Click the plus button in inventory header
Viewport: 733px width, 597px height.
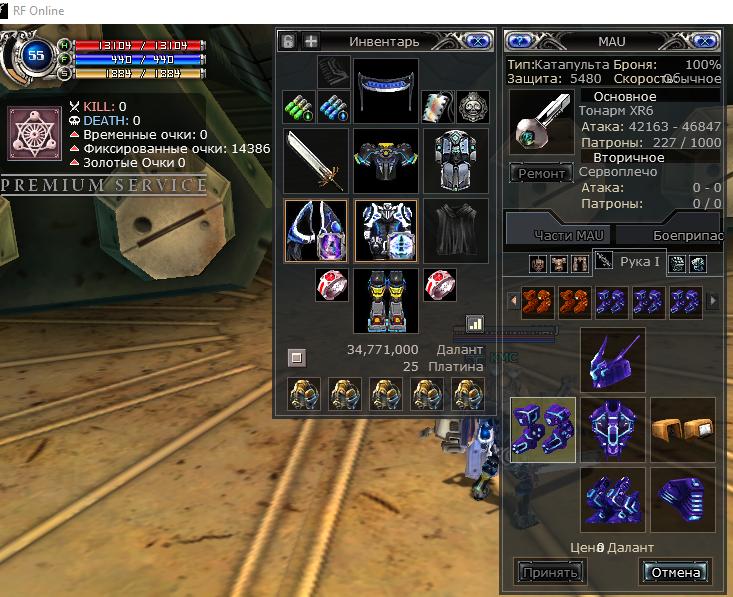point(311,41)
